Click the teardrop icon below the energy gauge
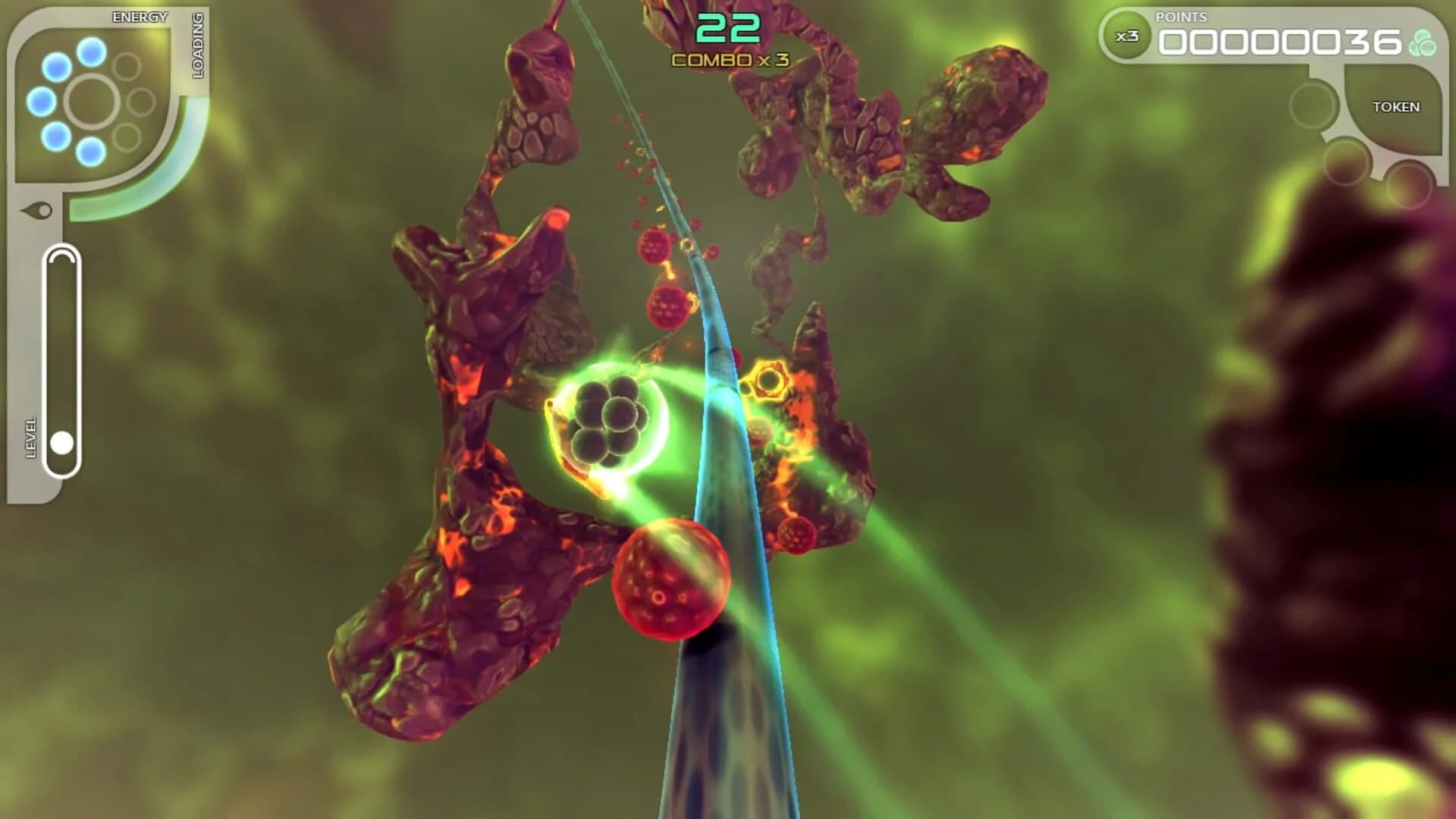The height and width of the screenshot is (819, 1456). click(x=37, y=210)
